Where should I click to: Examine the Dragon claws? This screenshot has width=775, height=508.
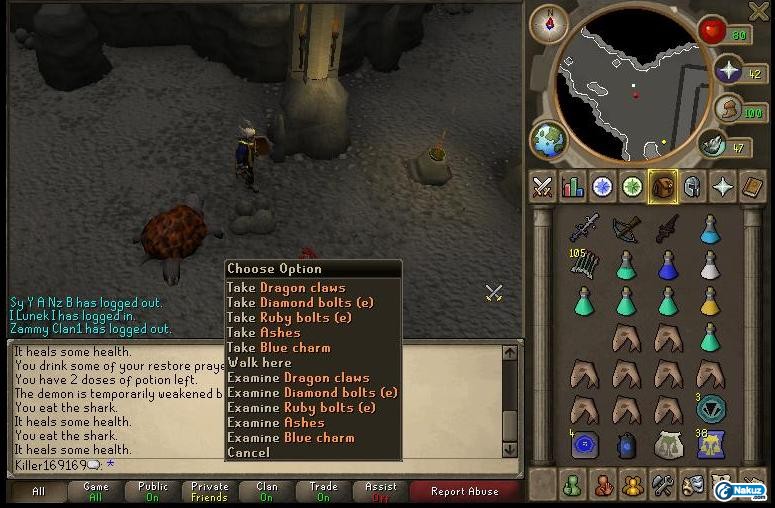298,378
